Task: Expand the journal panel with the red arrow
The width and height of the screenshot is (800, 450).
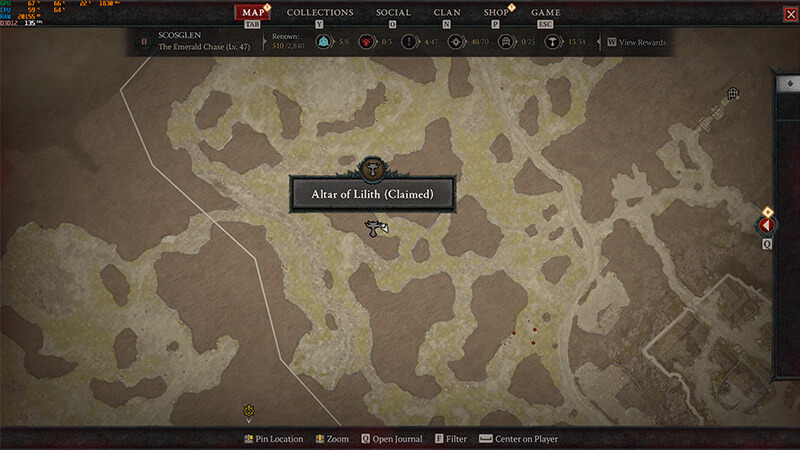Action: (768, 226)
